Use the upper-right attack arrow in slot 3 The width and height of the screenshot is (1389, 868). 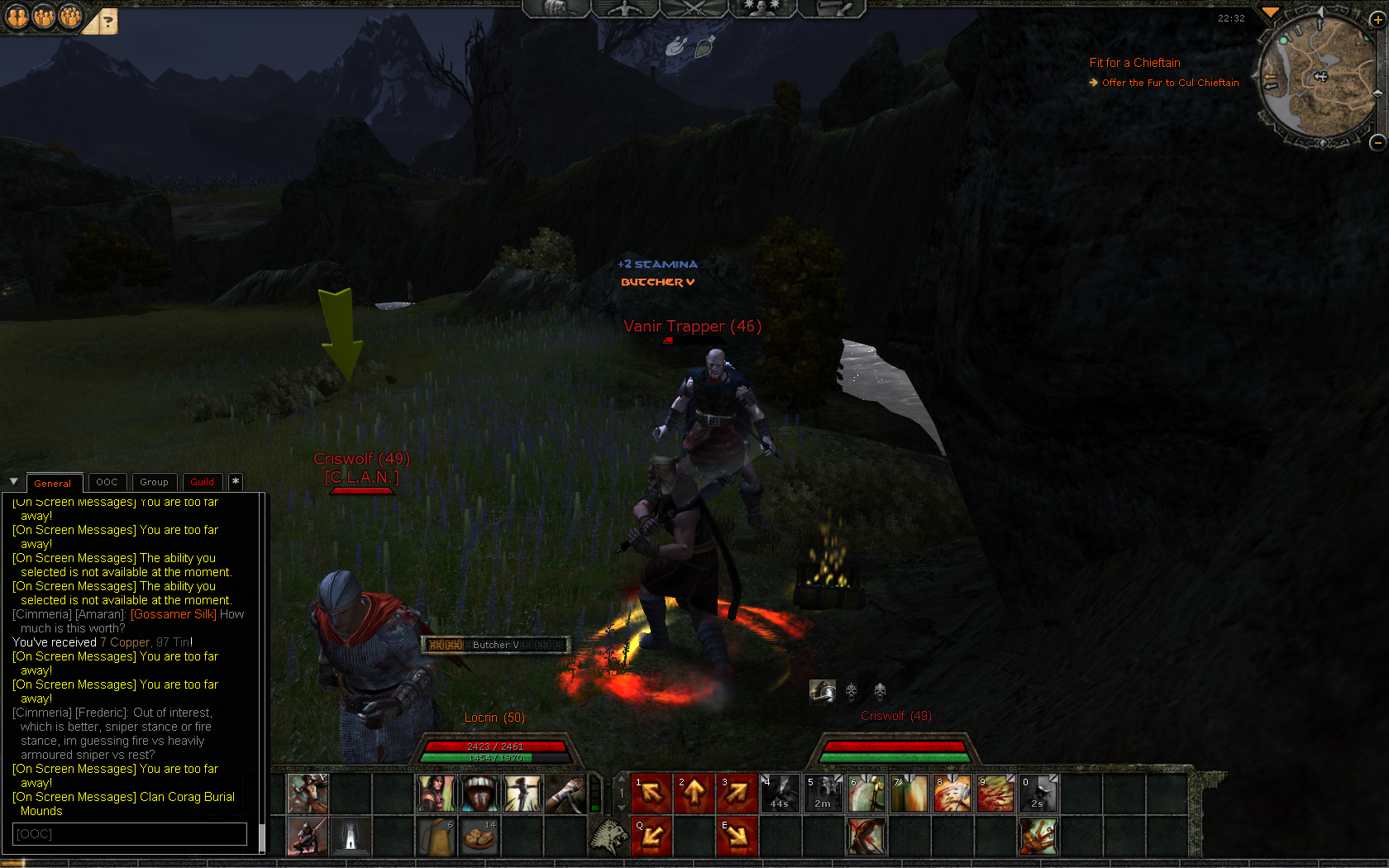pos(737,794)
